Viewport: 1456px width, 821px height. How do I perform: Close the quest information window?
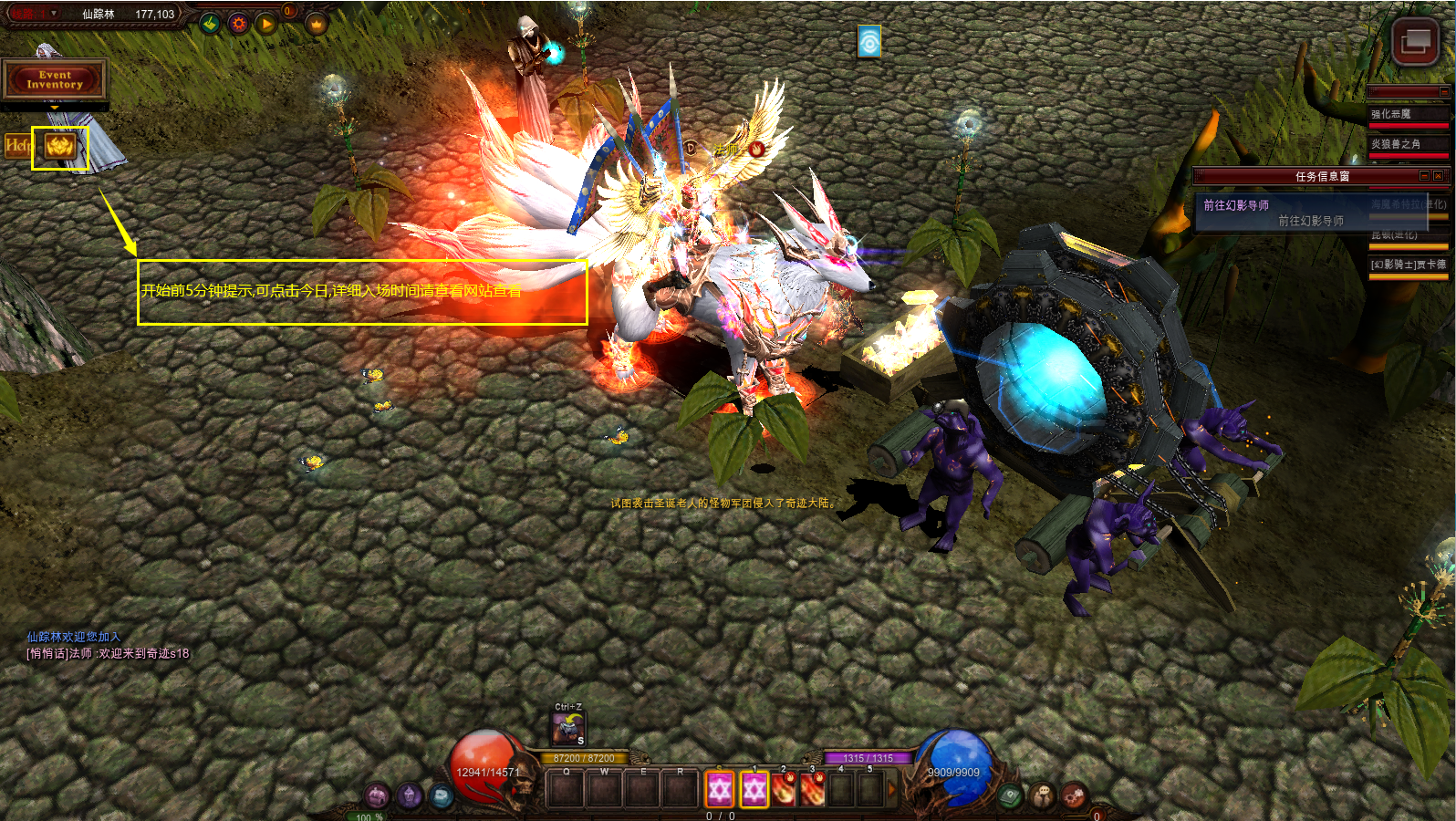pyautogui.click(x=1439, y=176)
